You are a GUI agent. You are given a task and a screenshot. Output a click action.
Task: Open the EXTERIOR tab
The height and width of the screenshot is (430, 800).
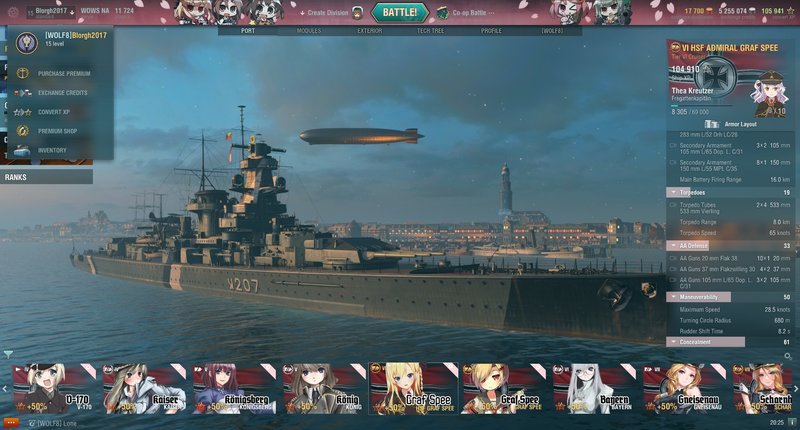(x=369, y=31)
